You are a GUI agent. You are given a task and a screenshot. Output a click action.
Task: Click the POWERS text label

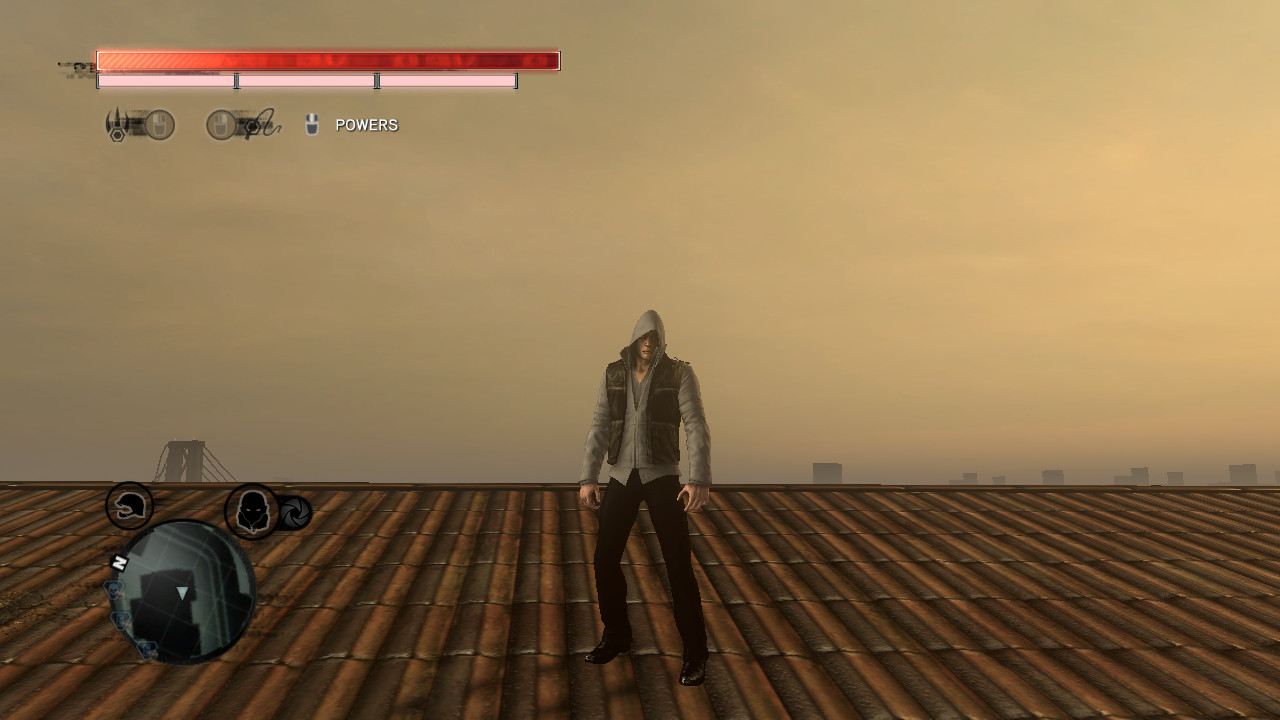(366, 124)
